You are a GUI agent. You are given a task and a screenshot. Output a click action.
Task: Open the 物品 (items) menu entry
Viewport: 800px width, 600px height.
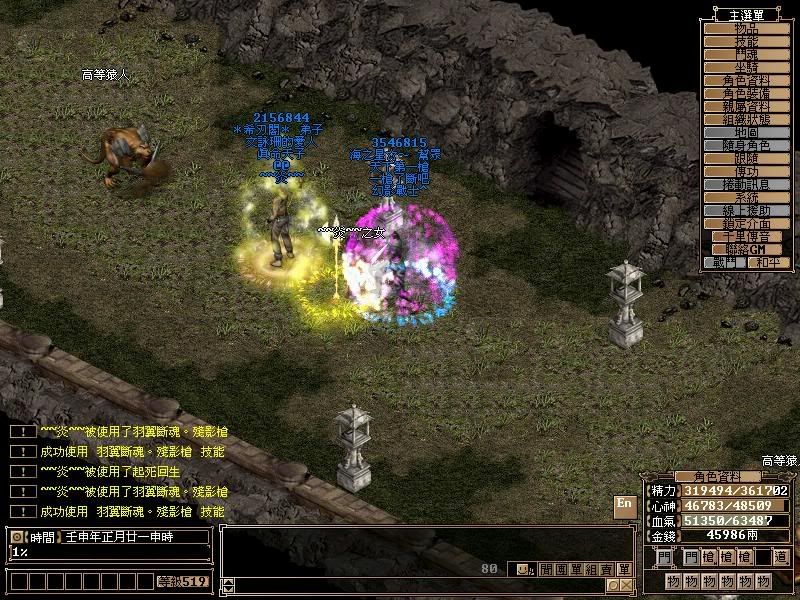pyautogui.click(x=746, y=28)
